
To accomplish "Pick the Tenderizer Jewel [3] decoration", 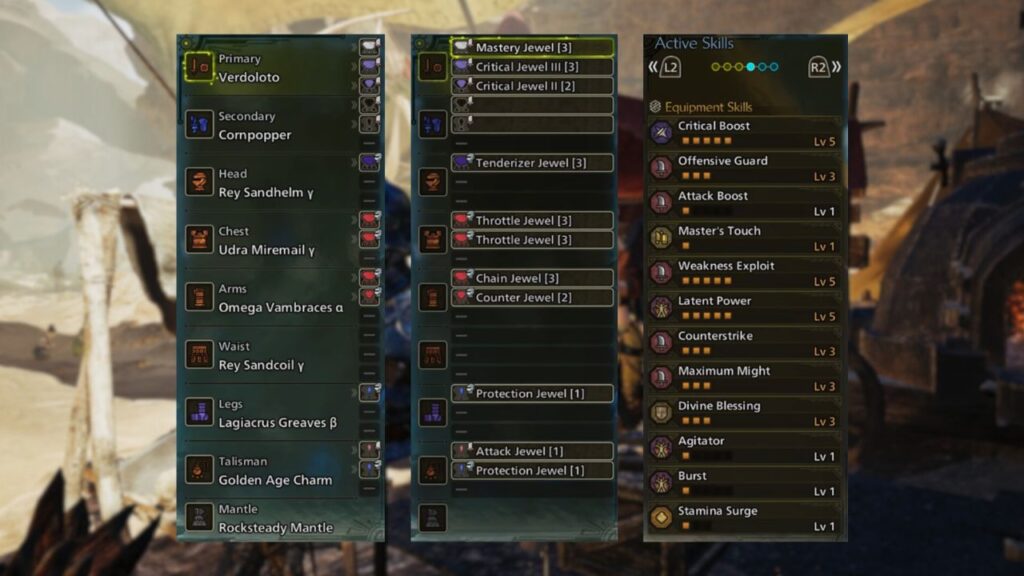I will point(532,163).
